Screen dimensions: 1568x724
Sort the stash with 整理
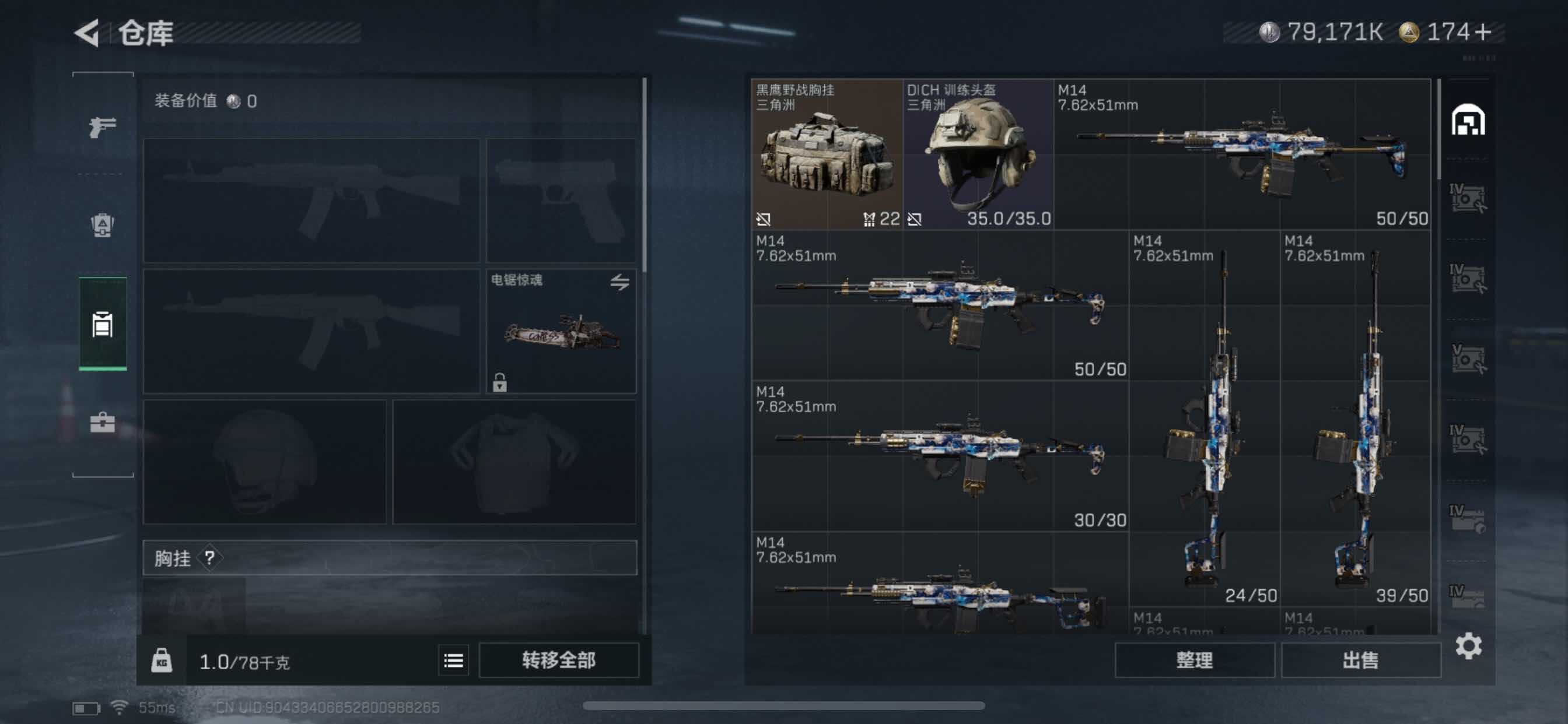[x=1193, y=660]
